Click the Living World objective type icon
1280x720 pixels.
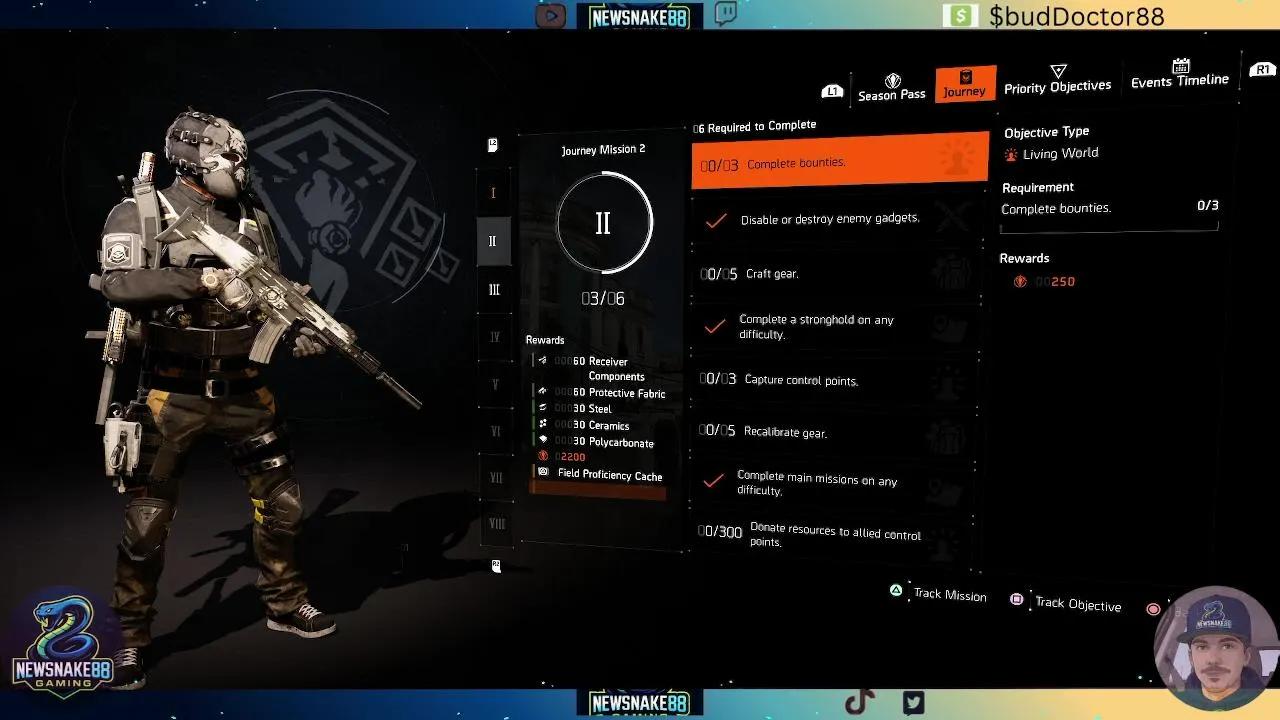pyautogui.click(x=1010, y=154)
